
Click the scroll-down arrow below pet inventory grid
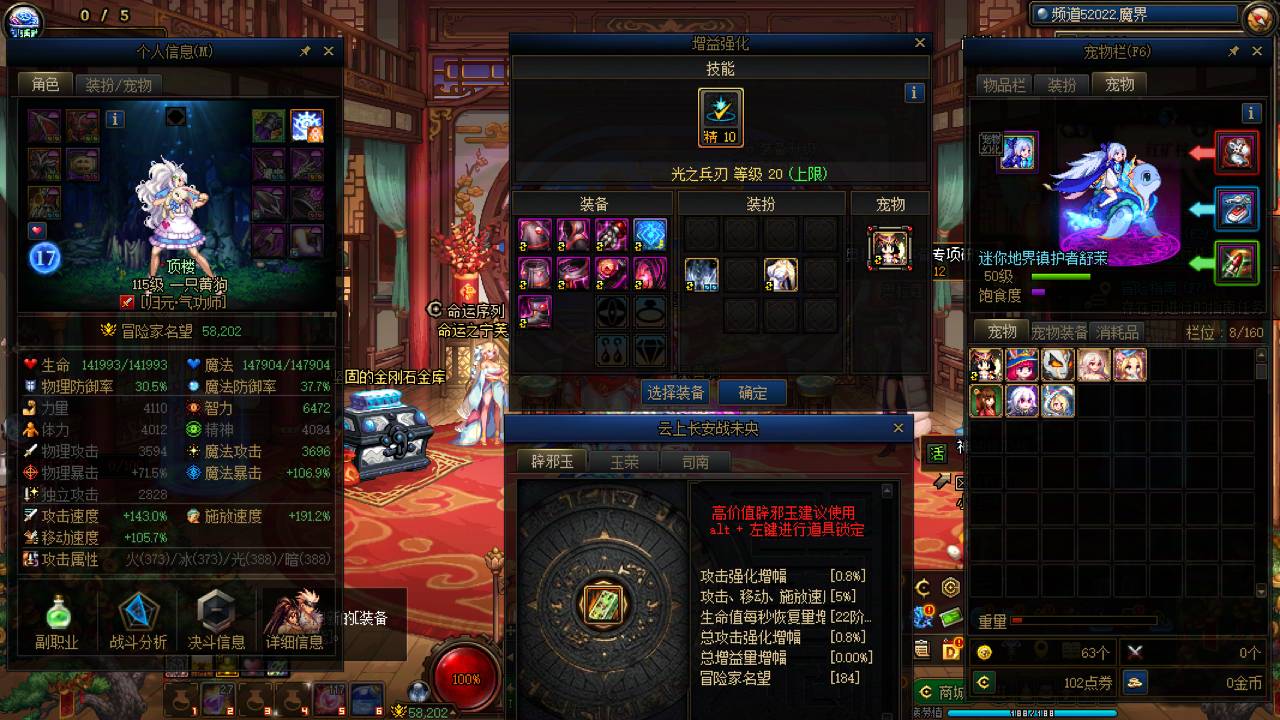point(1261,589)
